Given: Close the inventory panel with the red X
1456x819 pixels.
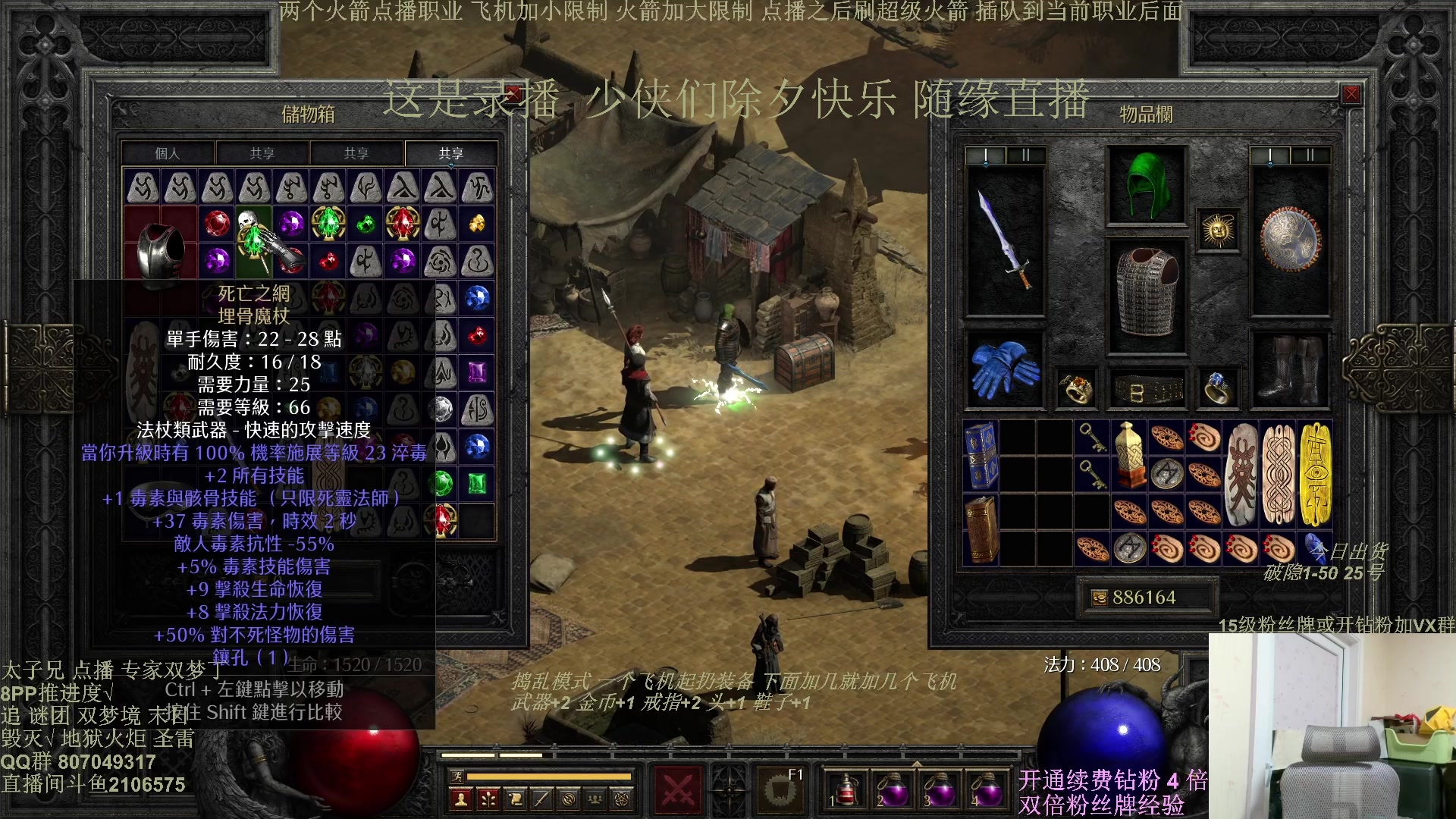Looking at the screenshot, I should point(1351,95).
